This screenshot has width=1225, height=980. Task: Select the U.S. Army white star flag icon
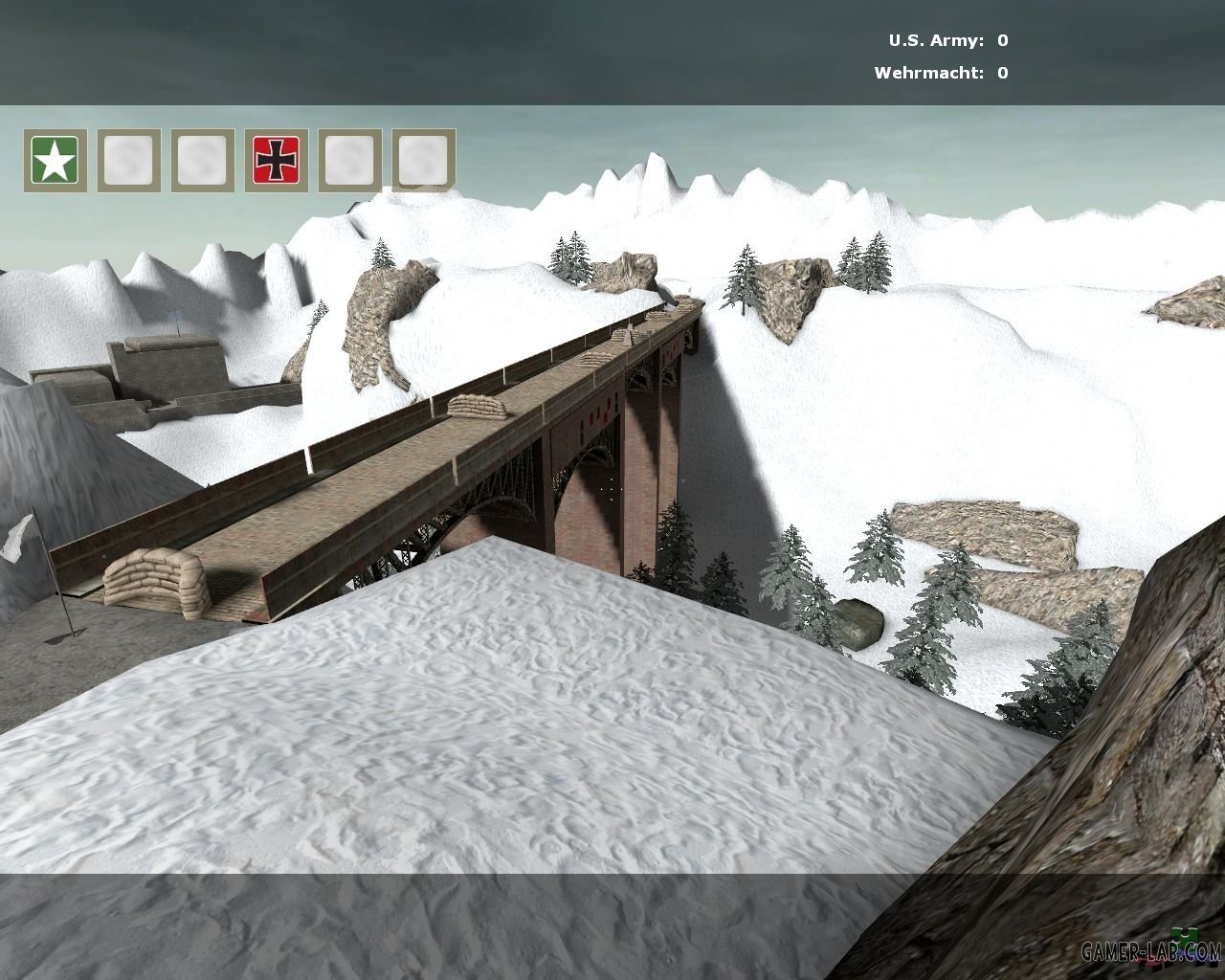tap(56, 160)
